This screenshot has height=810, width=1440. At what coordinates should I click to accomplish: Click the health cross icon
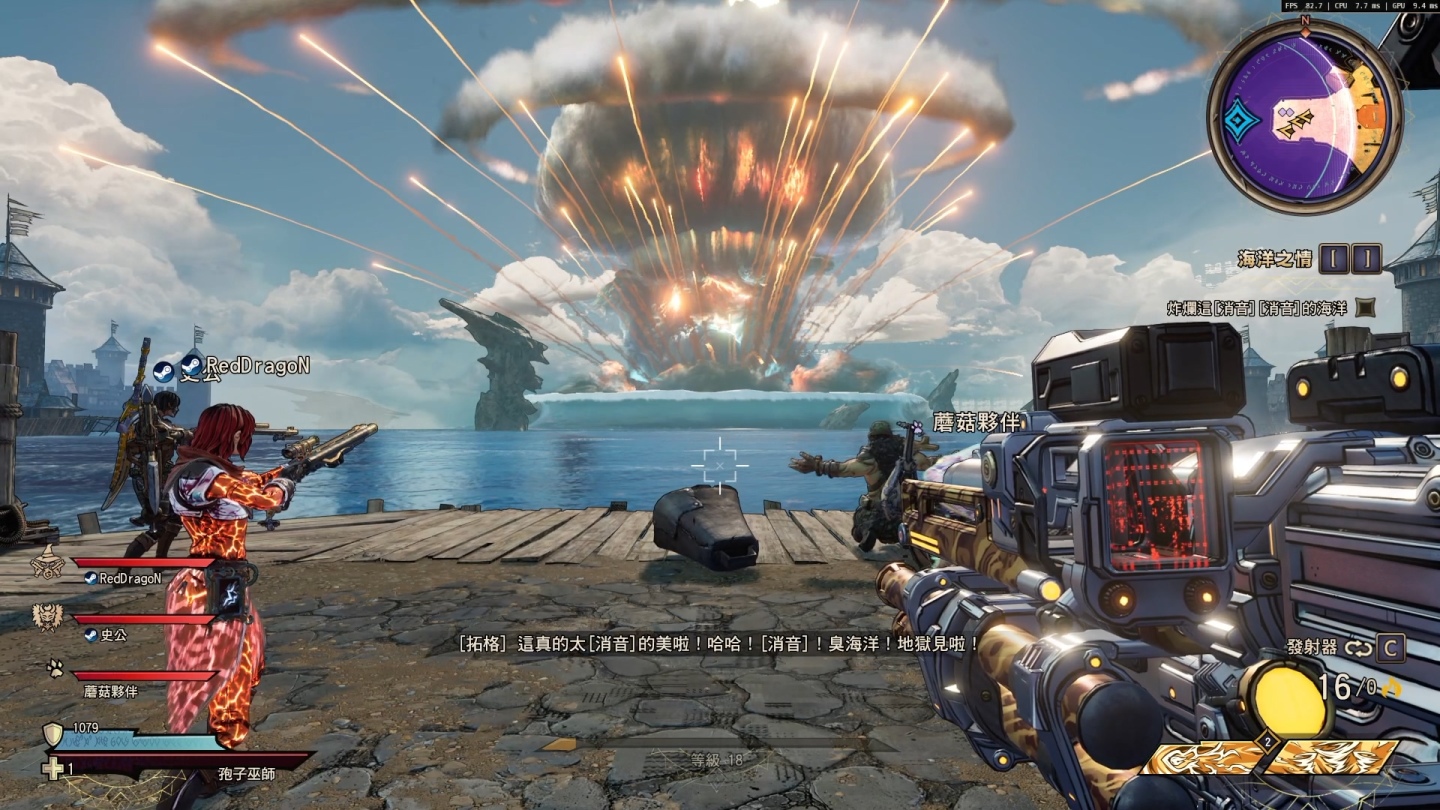pos(54,769)
